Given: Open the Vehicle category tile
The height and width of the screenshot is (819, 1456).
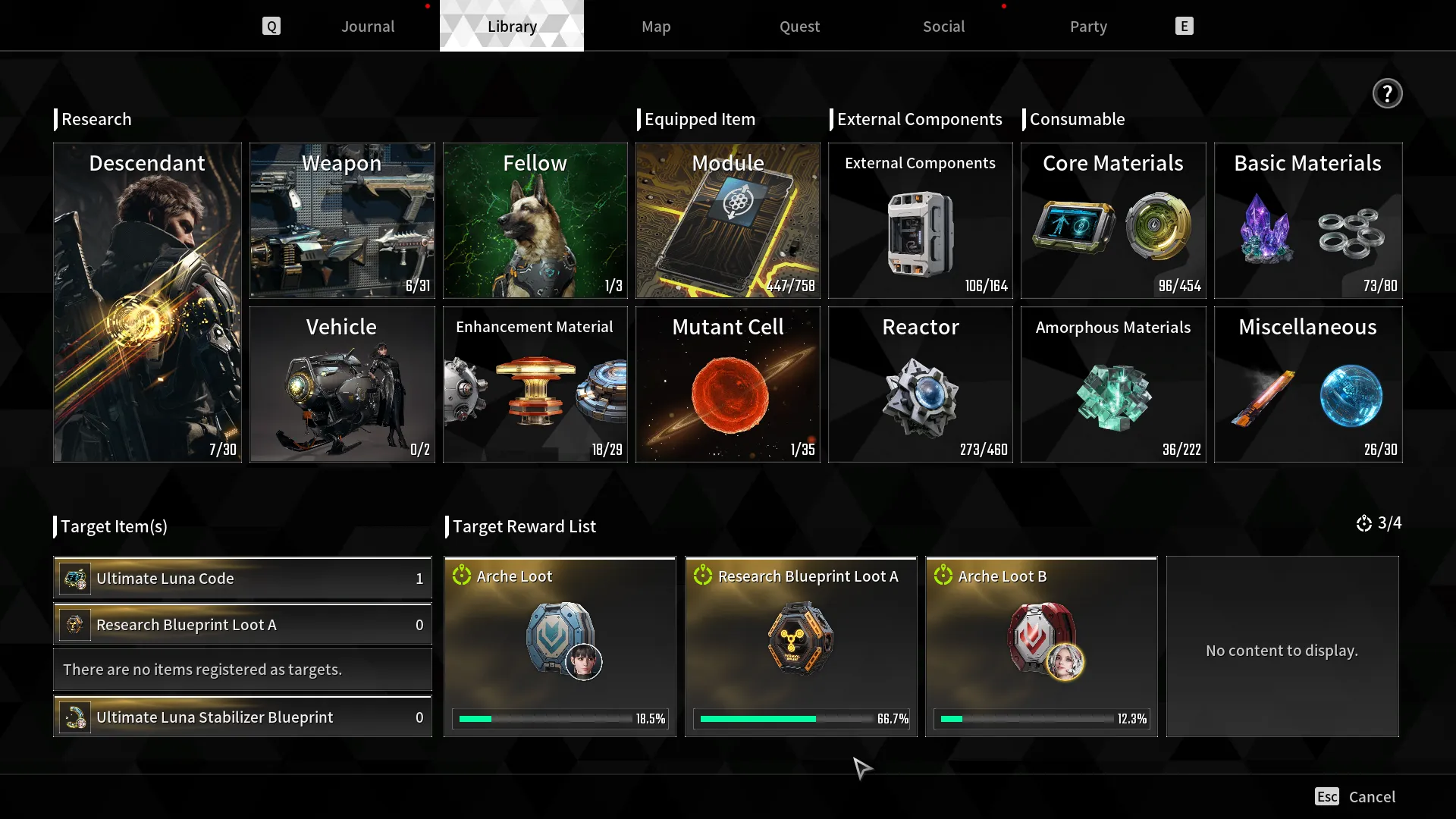Looking at the screenshot, I should tap(342, 384).
